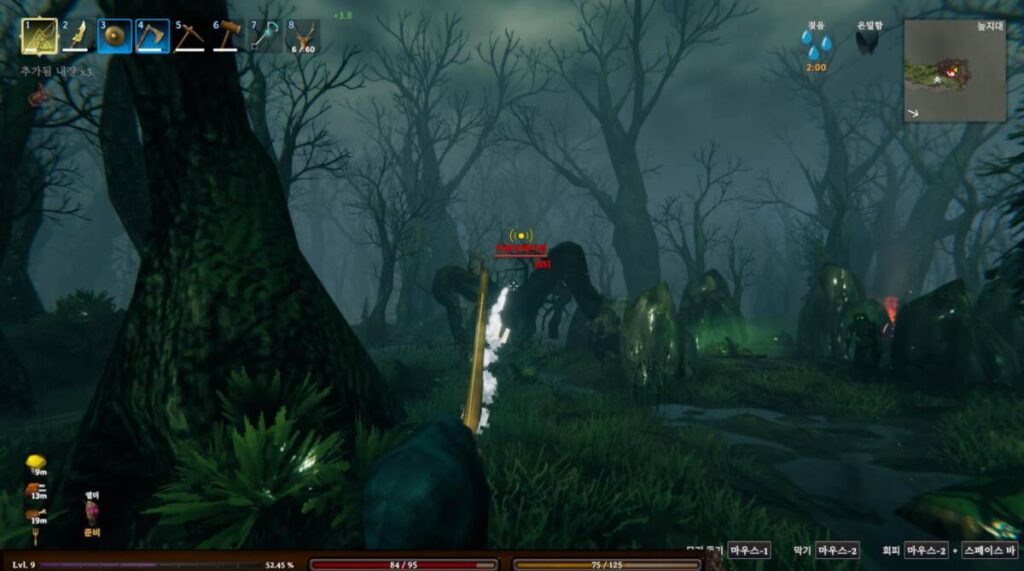
Task: Click the cooked meat icon with 13m left
Action: coord(36,489)
